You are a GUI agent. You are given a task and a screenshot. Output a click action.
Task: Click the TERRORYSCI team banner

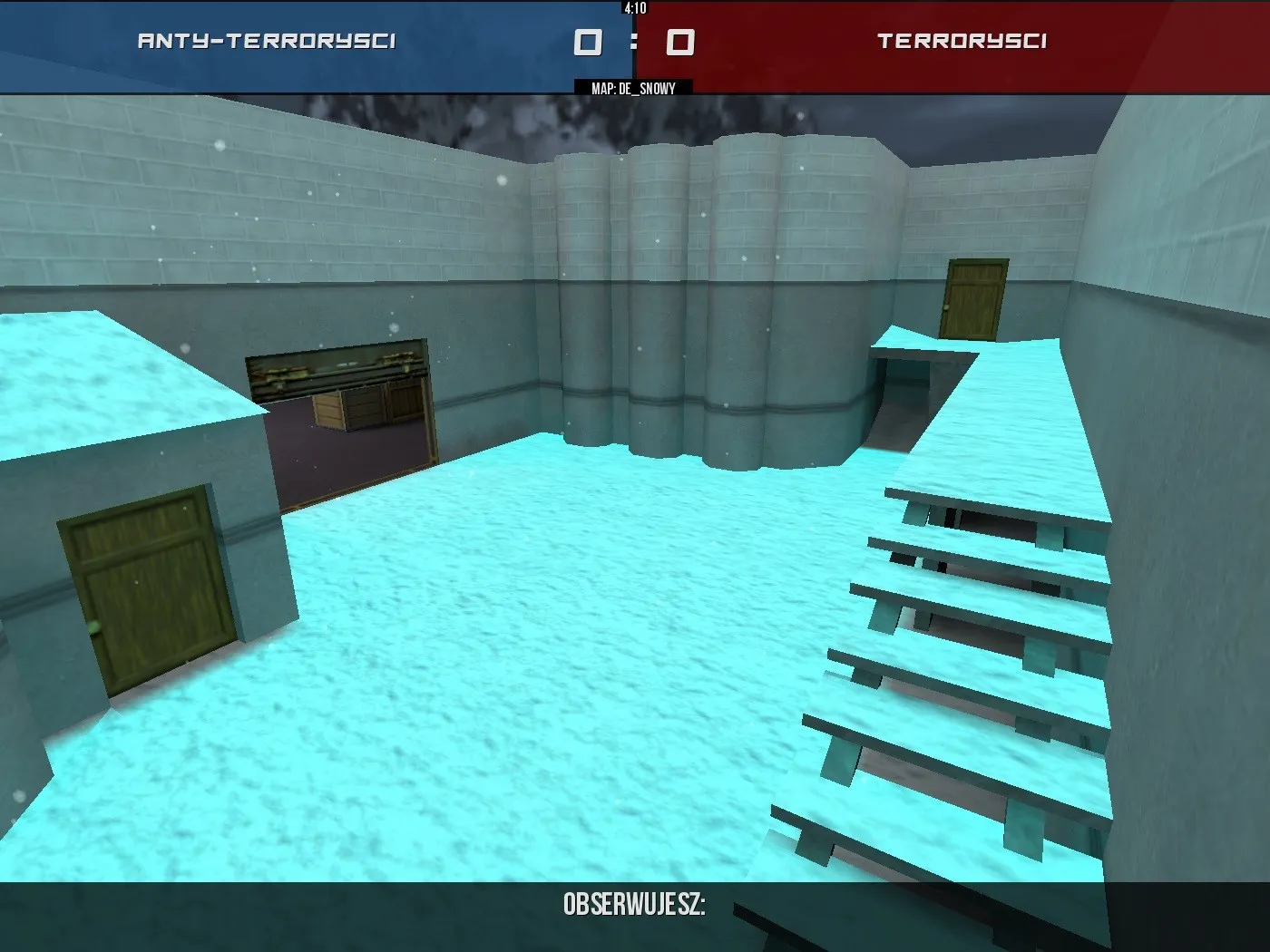(964, 40)
